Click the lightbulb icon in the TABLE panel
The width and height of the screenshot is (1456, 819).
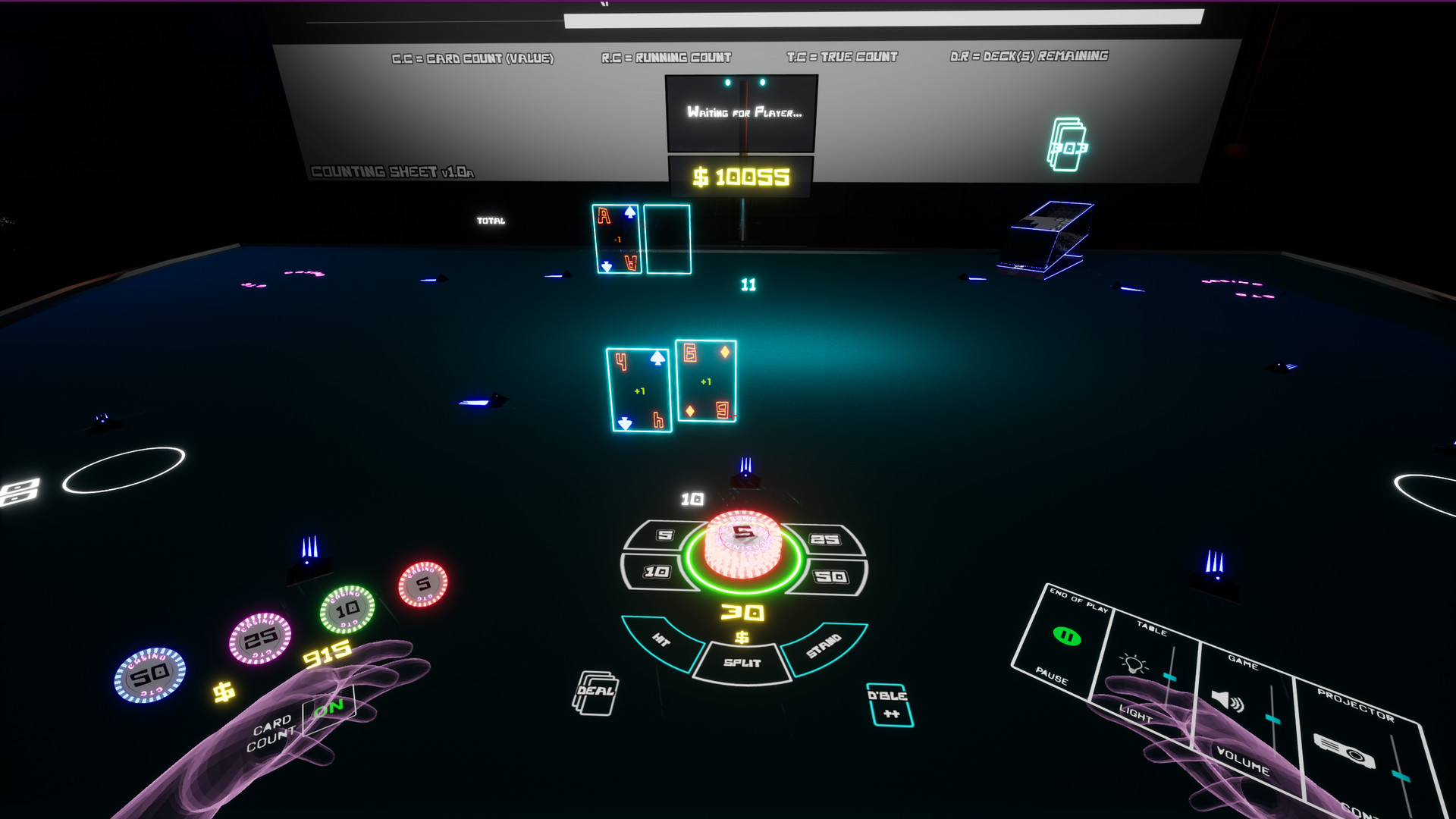[1133, 664]
